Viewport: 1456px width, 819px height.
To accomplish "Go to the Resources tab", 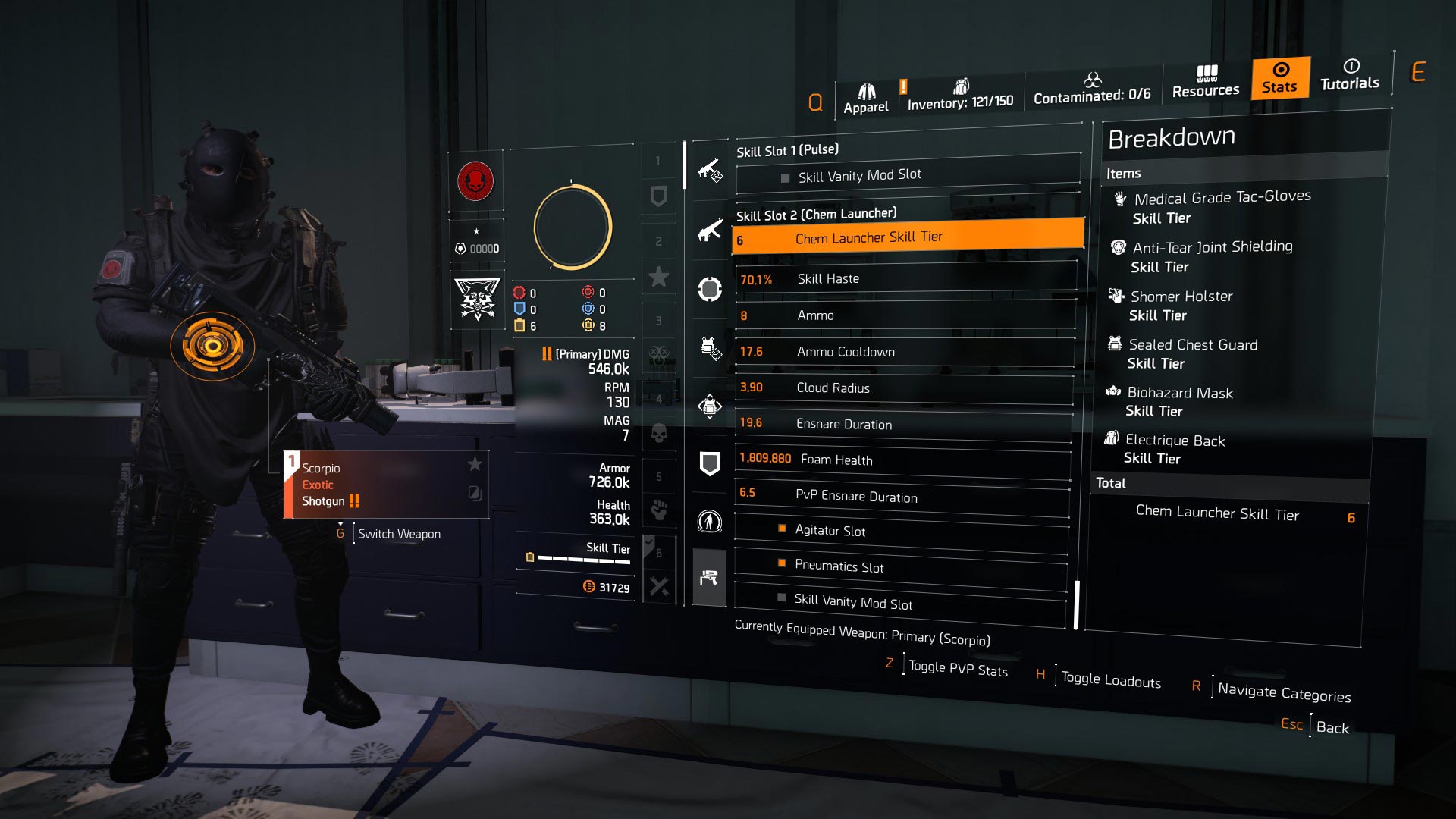I will click(x=1205, y=82).
